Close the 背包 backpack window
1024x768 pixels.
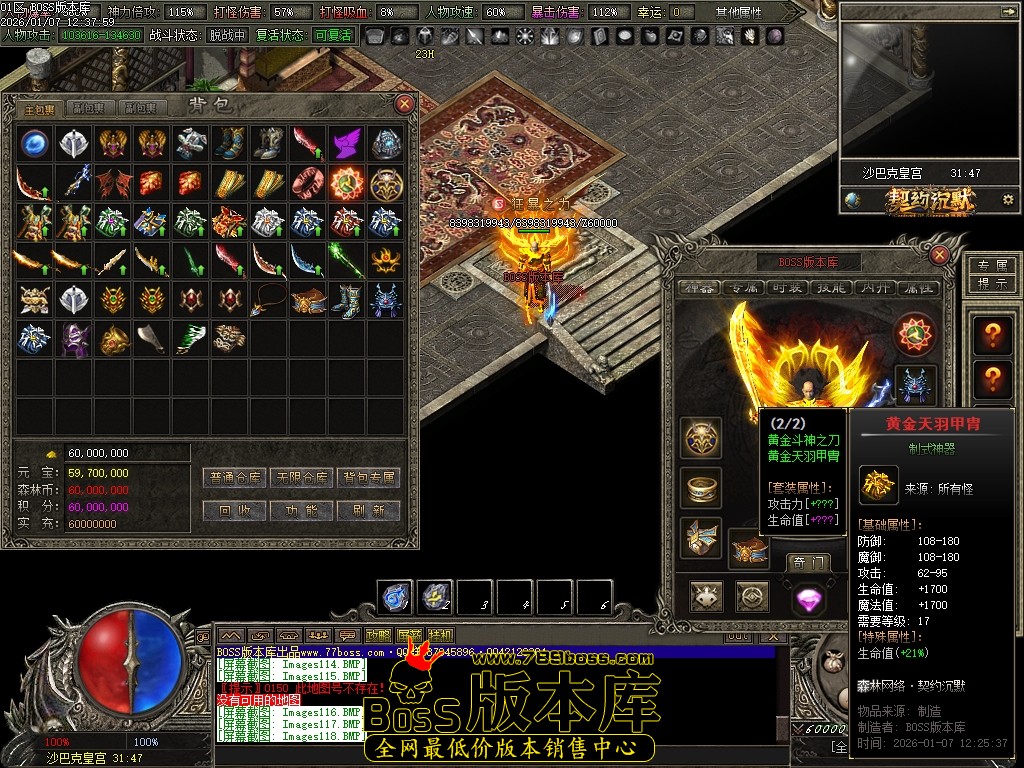click(x=405, y=103)
